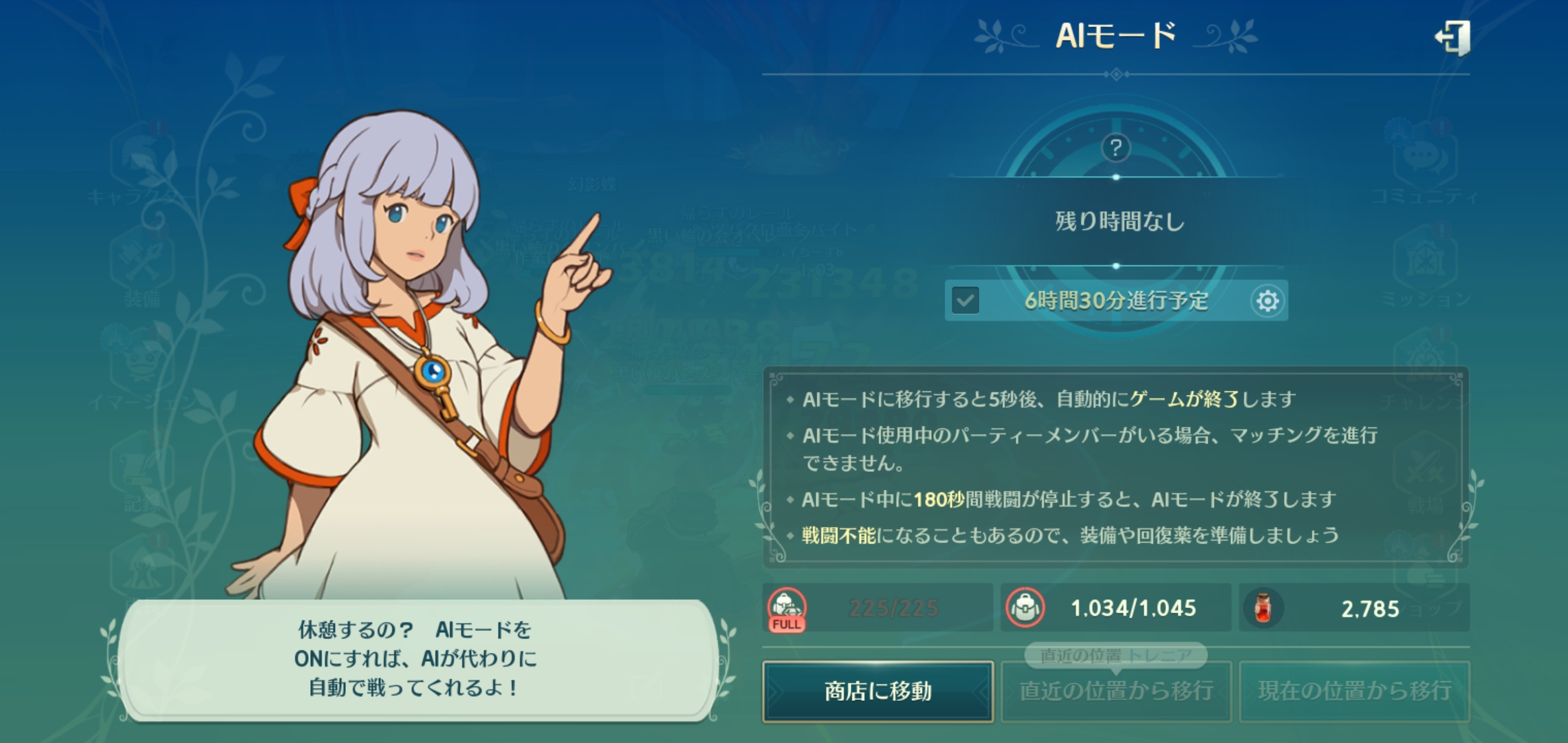Viewport: 1568px width, 743px height.
Task: Close the AI Mode screen with the exit icon
Action: coord(1452,37)
